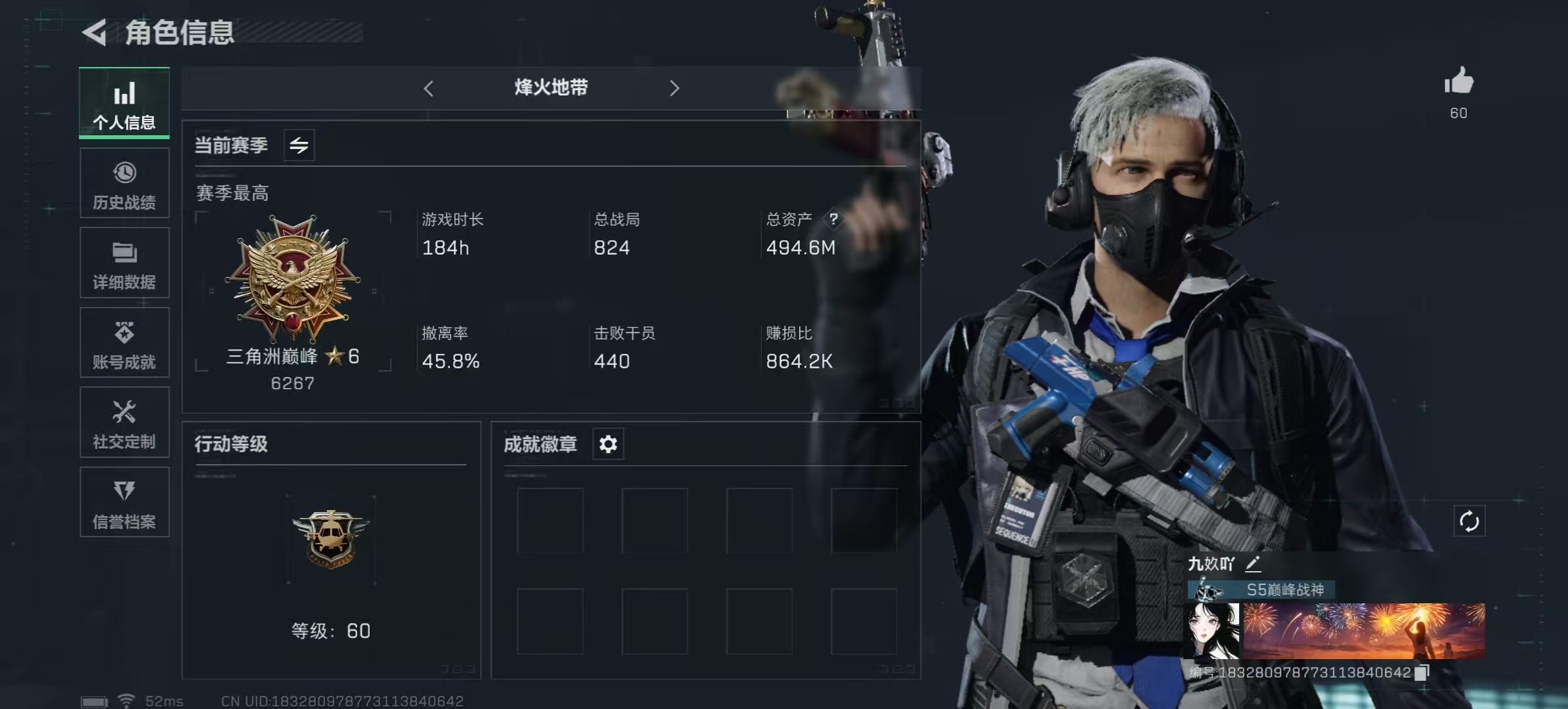This screenshot has height=709, width=1568.
Task: Switch to previous game mode
Action: [x=429, y=87]
